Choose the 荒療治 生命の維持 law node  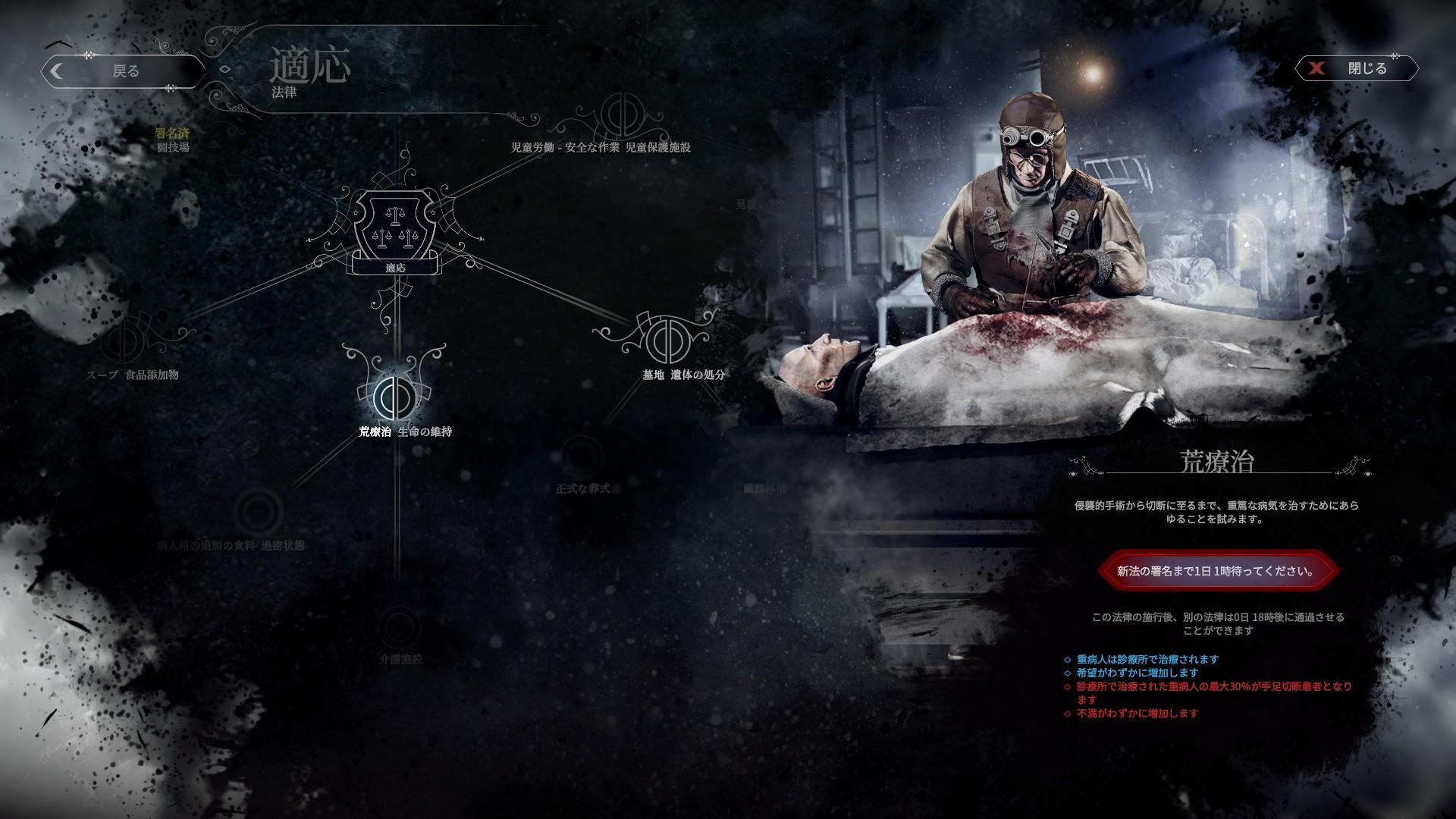coord(394,395)
